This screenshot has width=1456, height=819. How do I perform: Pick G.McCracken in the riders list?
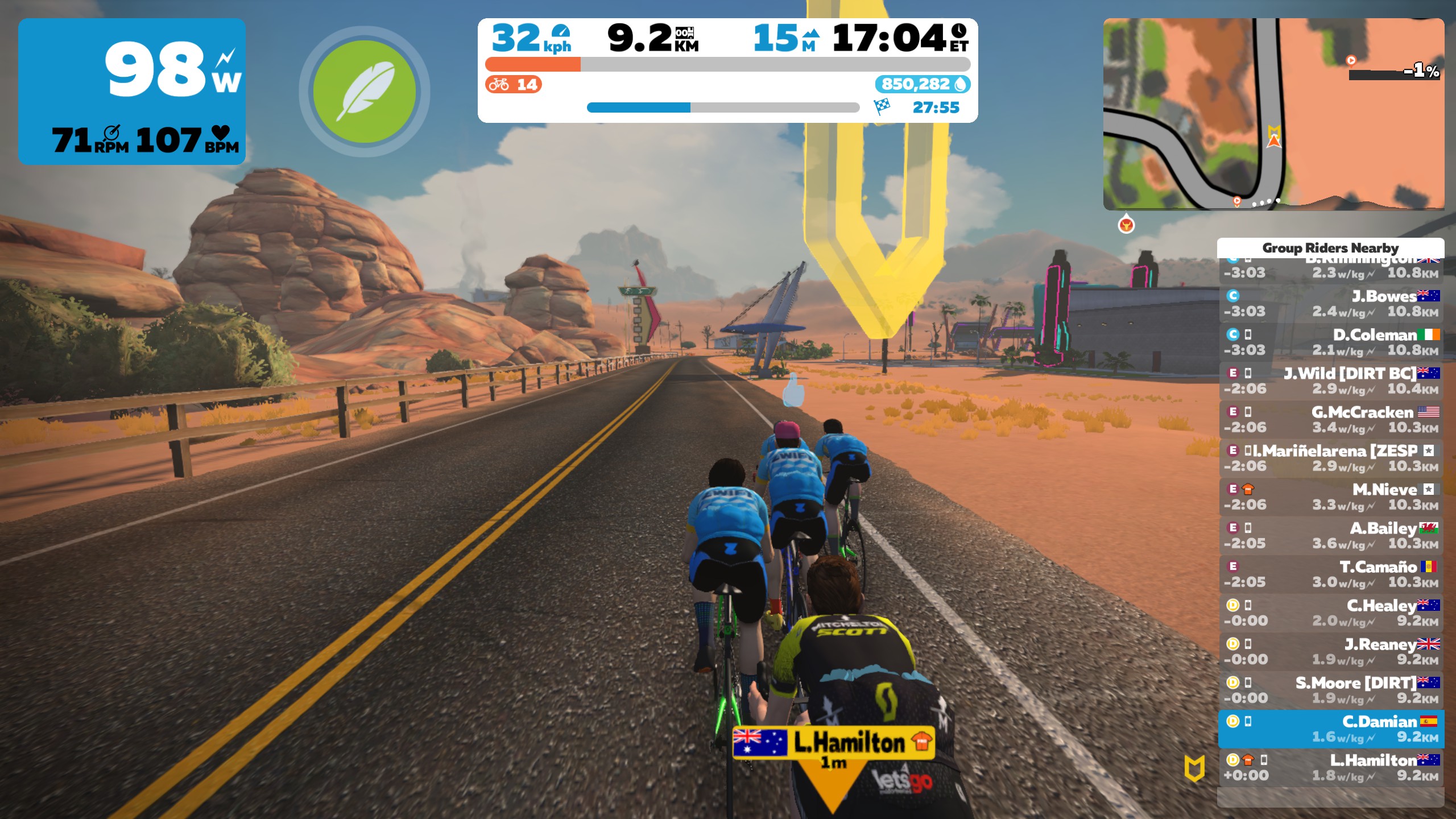coord(1330,420)
